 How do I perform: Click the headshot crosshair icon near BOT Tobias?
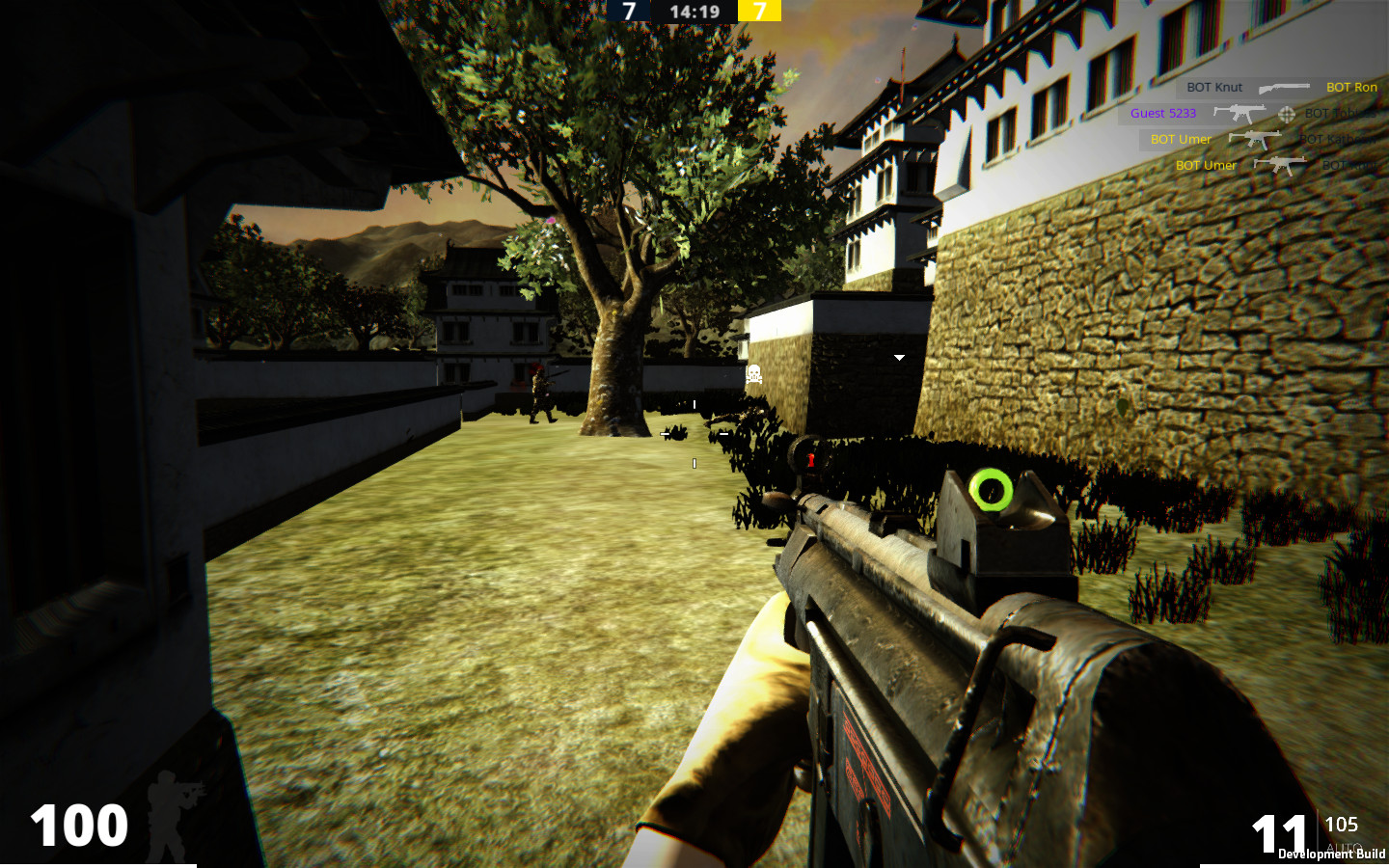click(x=1287, y=115)
